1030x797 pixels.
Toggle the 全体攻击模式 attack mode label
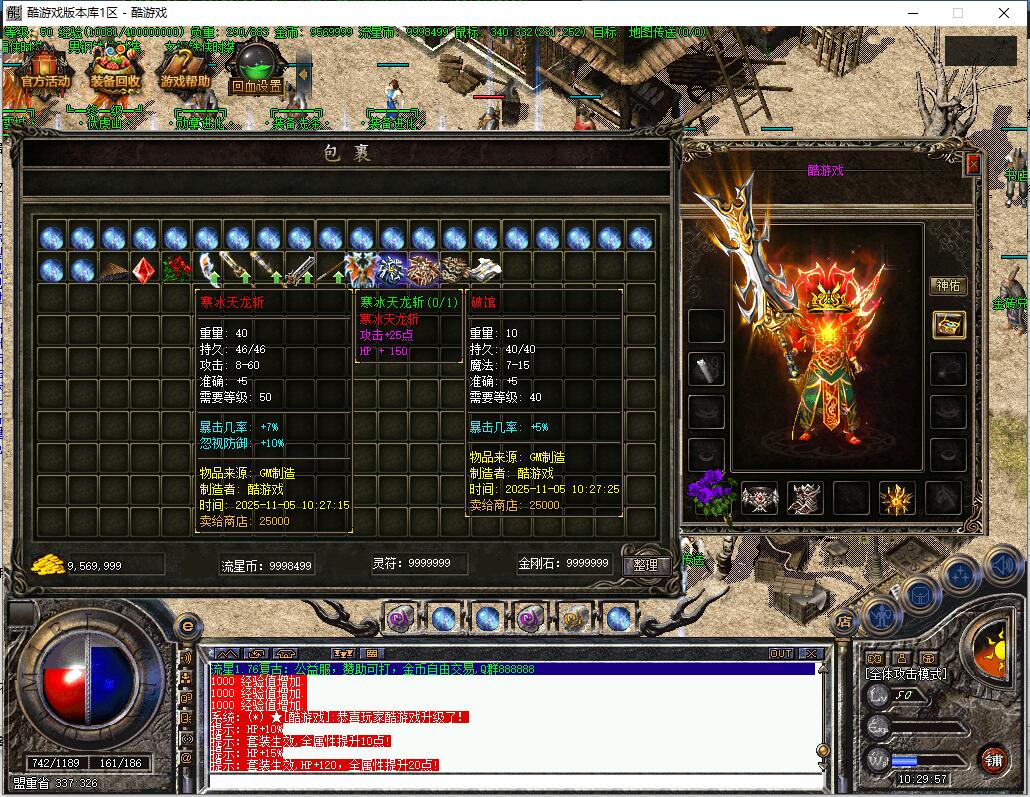tap(905, 674)
